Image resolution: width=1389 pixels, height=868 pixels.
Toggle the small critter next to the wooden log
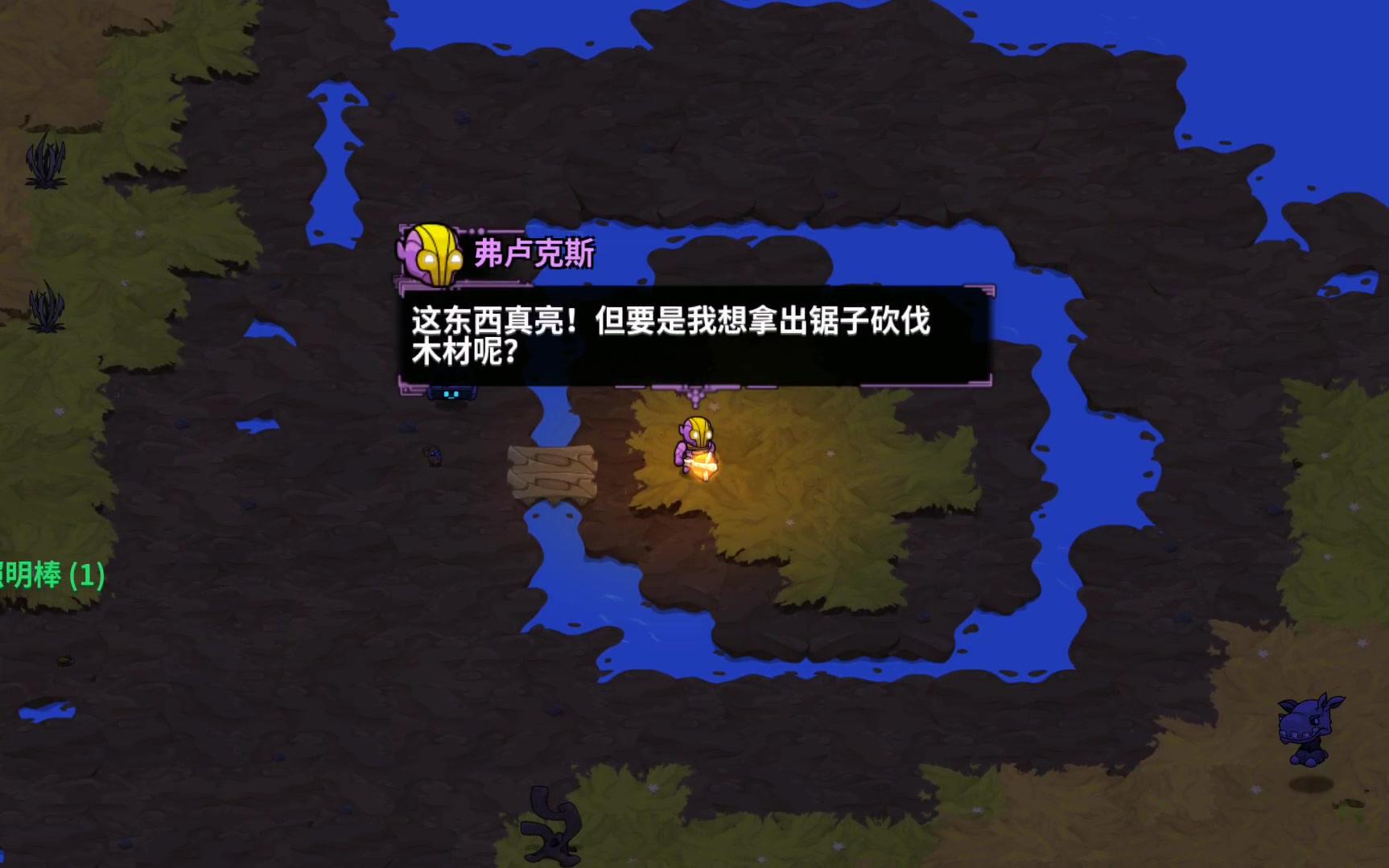pos(433,457)
